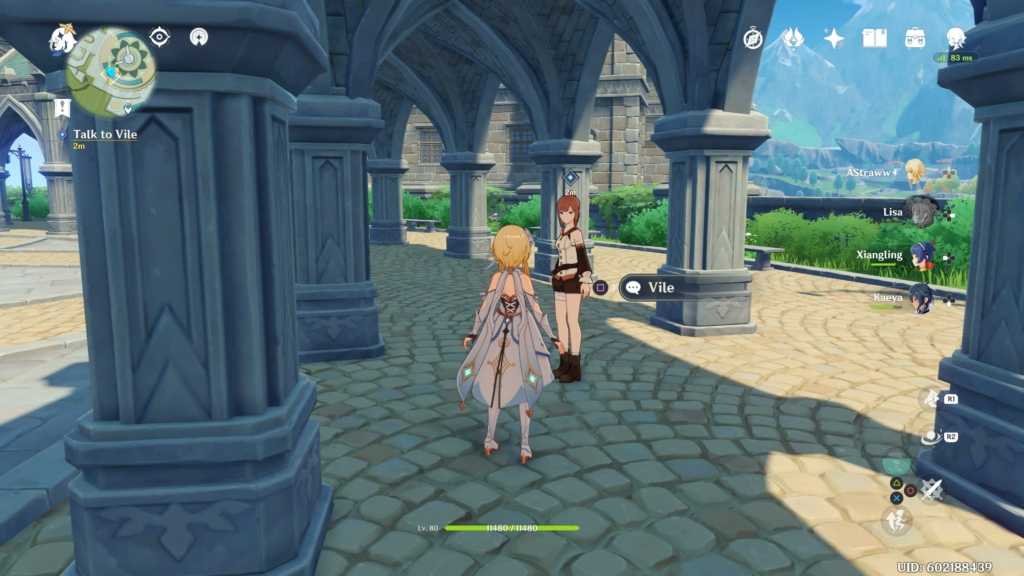
Task: Open the Paimon menu icon
Action: [x=62, y=40]
